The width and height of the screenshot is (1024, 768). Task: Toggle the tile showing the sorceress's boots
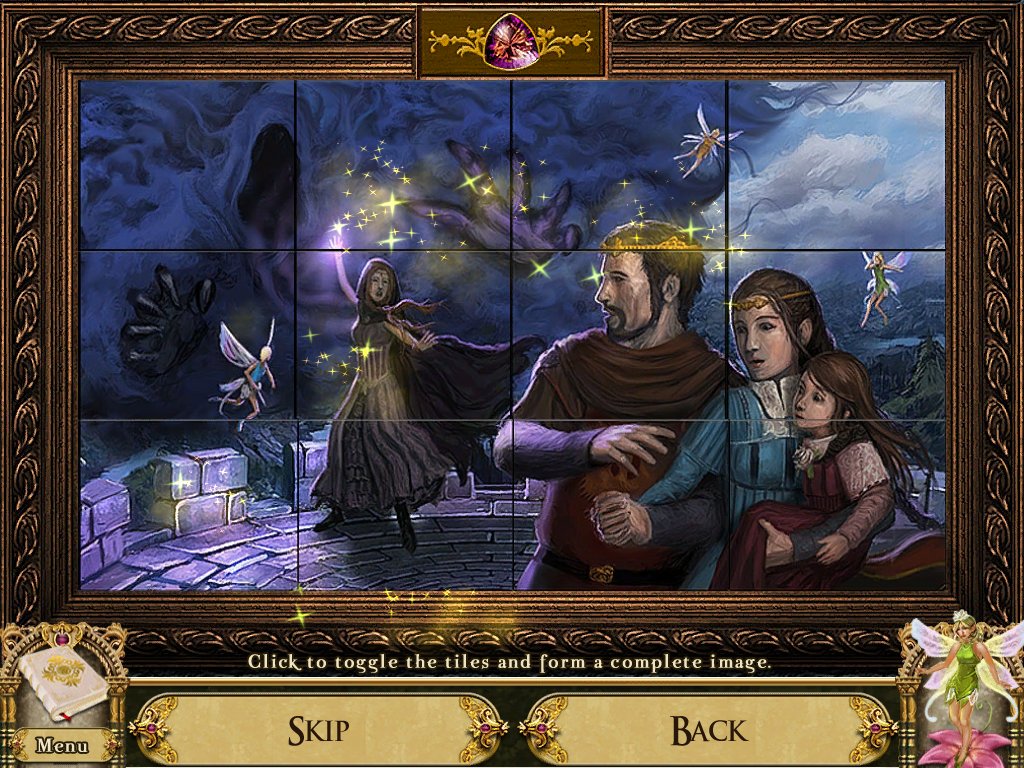coord(403,505)
